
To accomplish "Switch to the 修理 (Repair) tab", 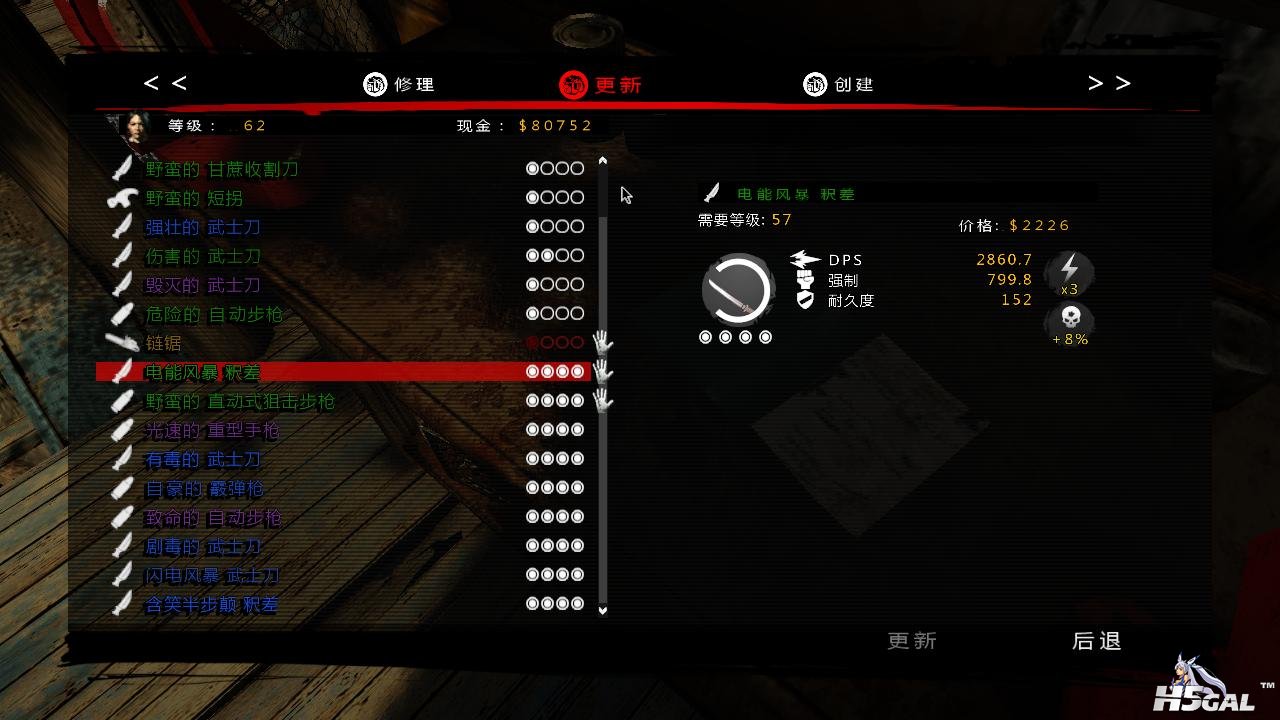I will (400, 85).
